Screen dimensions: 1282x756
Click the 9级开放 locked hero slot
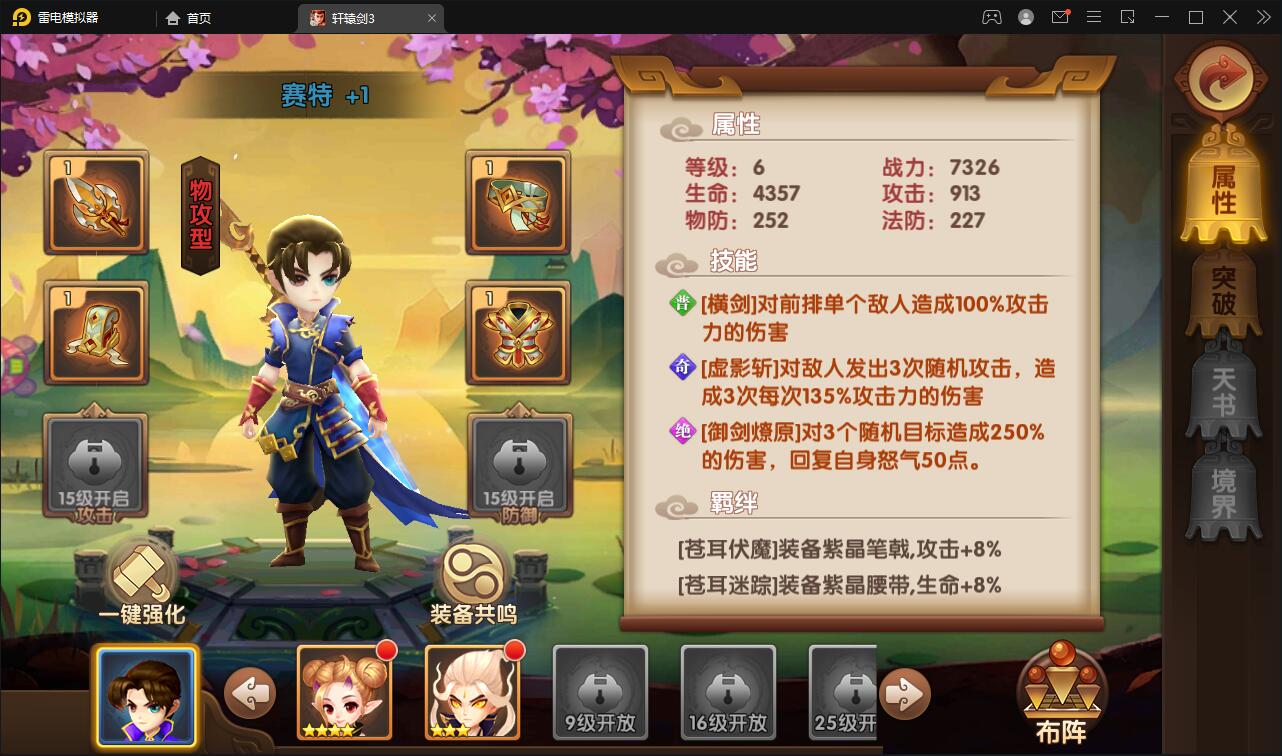(x=599, y=692)
